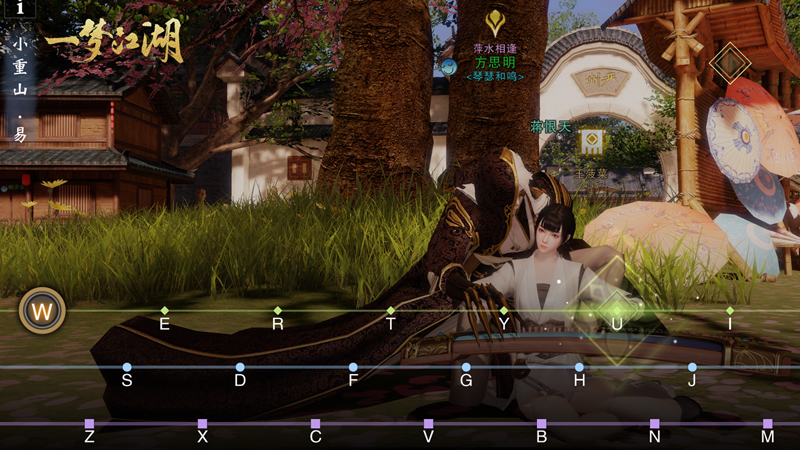Tap the blue circle note H
The height and width of the screenshot is (450, 800).
click(x=579, y=367)
